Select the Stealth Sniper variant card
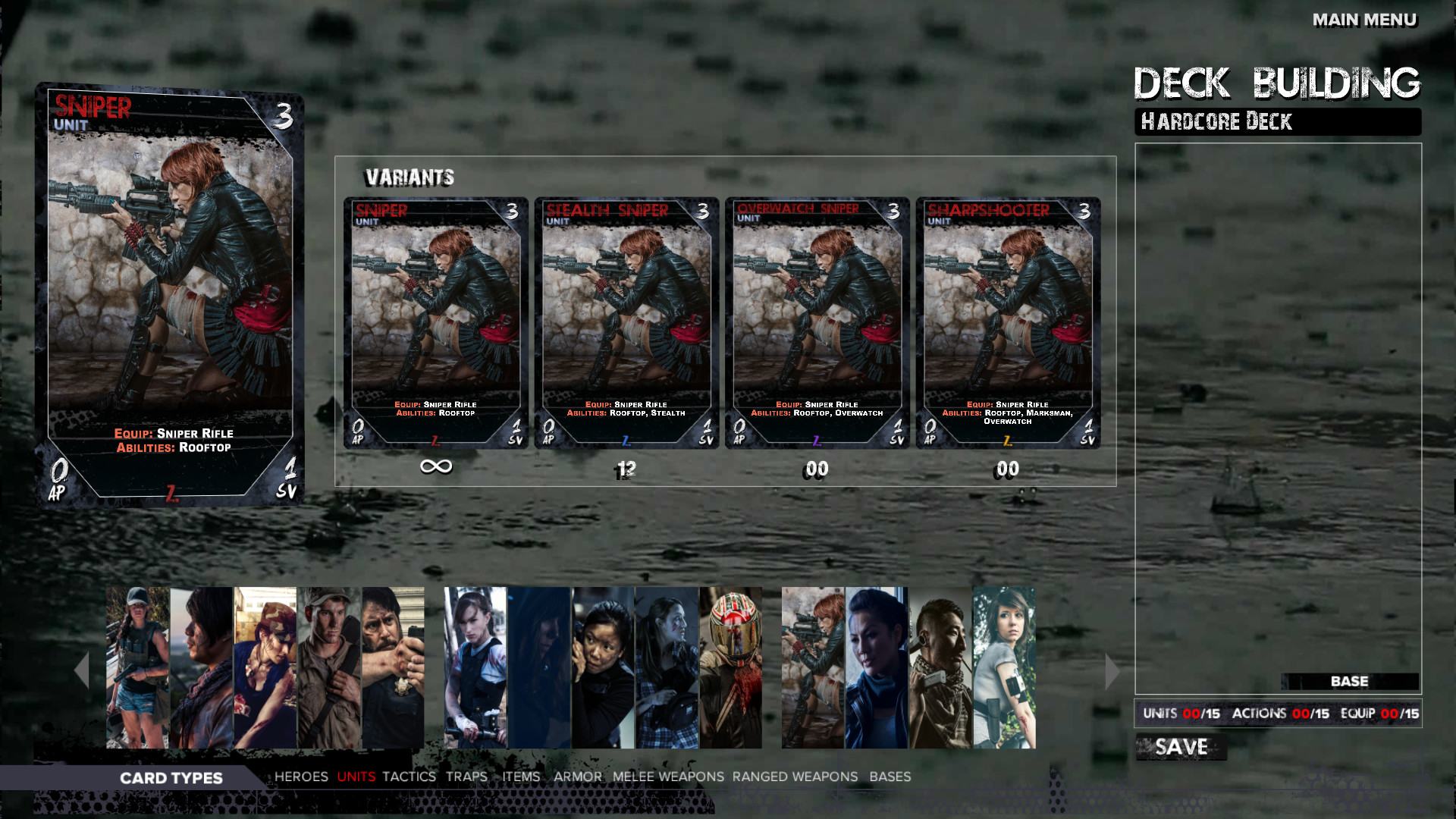Screen dimensions: 1456x819 tap(626, 323)
